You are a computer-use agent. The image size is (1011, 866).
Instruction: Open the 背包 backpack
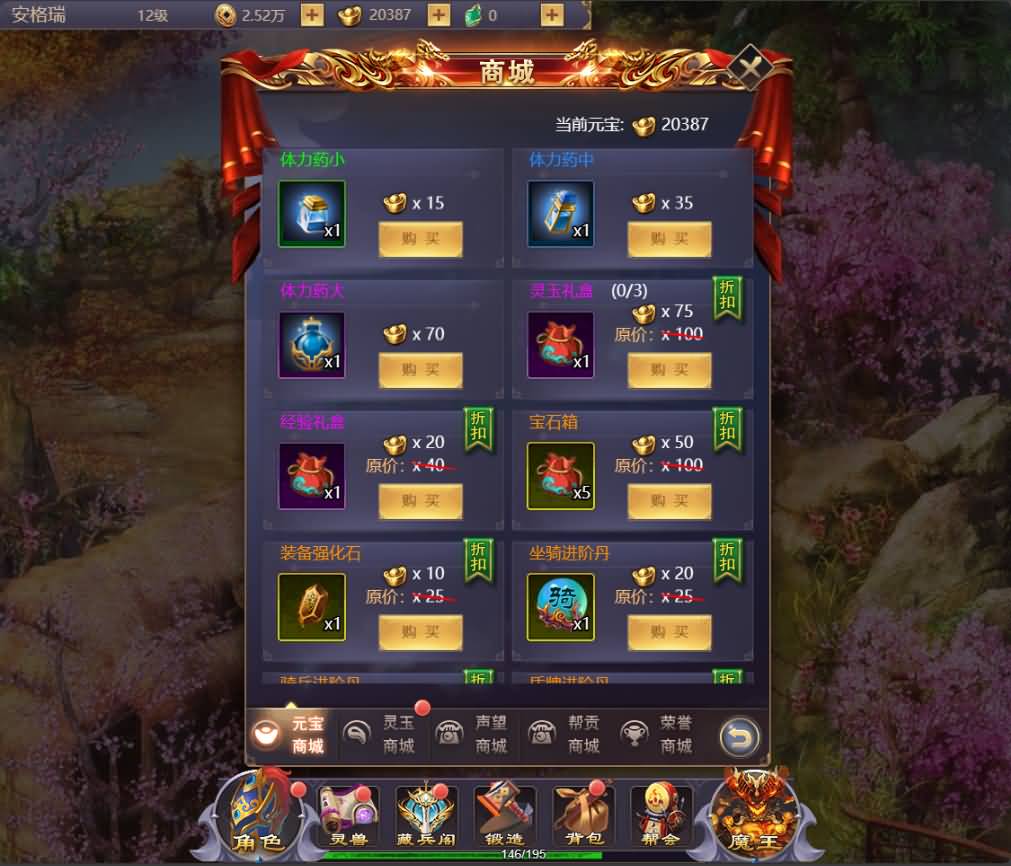click(582, 814)
